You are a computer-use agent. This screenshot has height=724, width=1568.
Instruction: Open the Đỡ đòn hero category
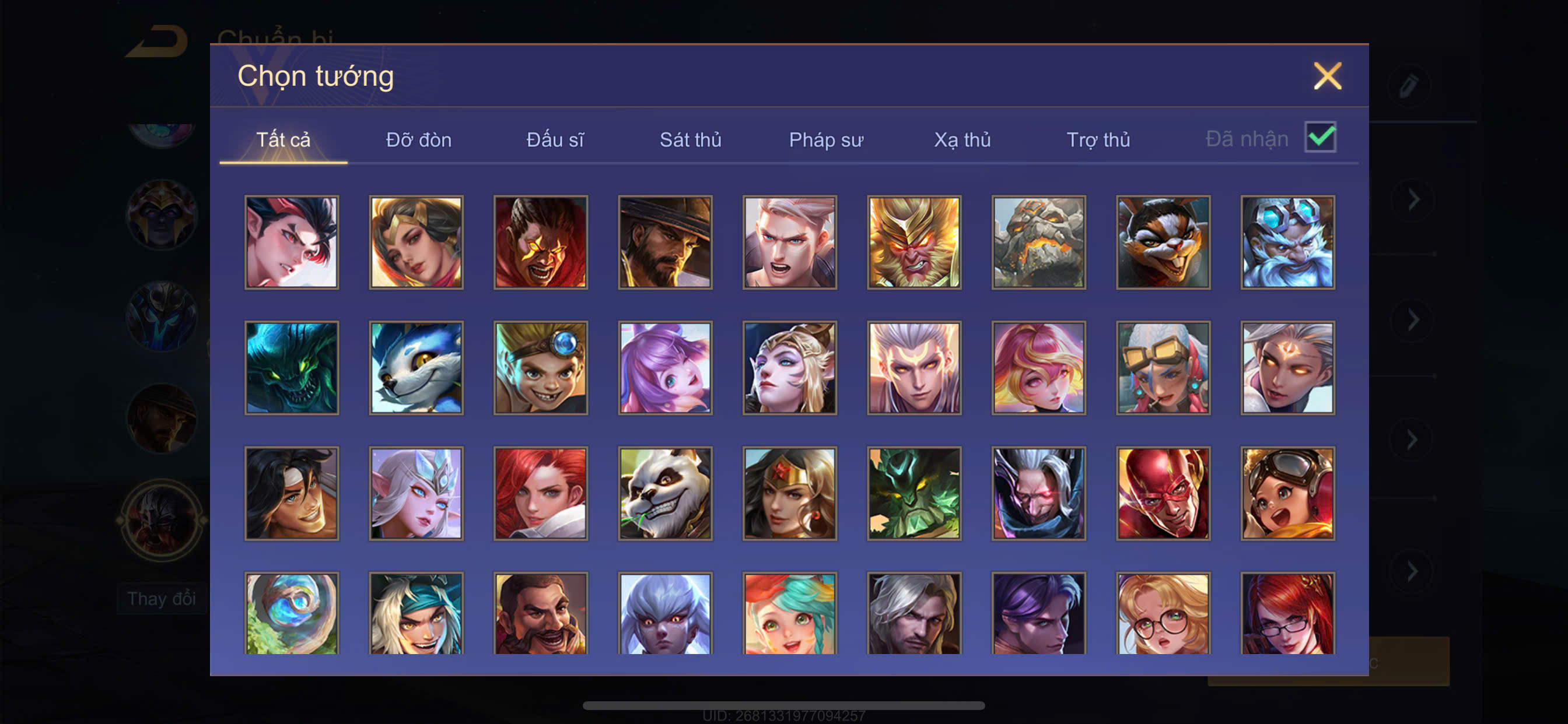pos(419,140)
